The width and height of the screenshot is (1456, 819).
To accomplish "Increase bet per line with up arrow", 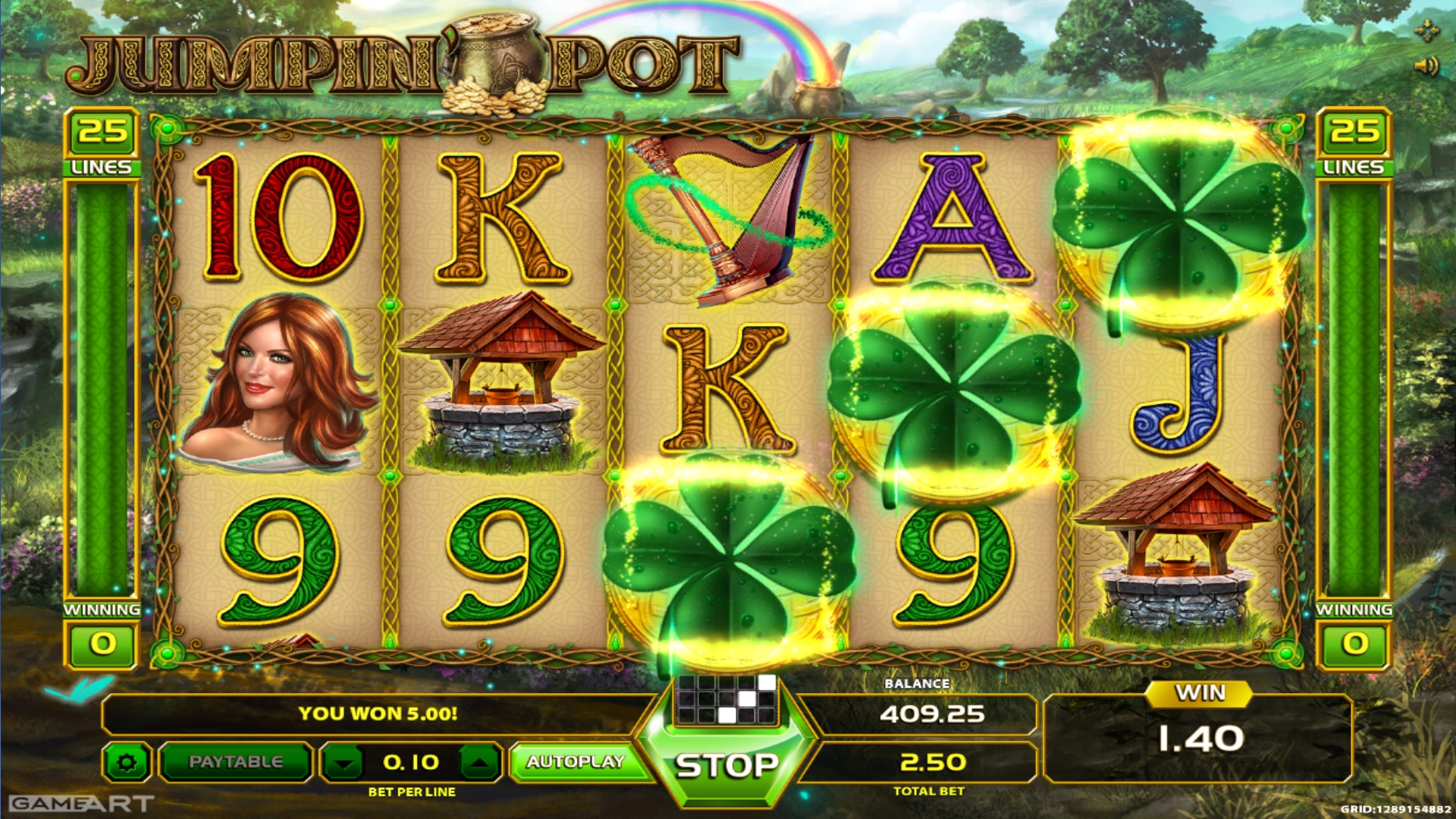I will tap(479, 762).
